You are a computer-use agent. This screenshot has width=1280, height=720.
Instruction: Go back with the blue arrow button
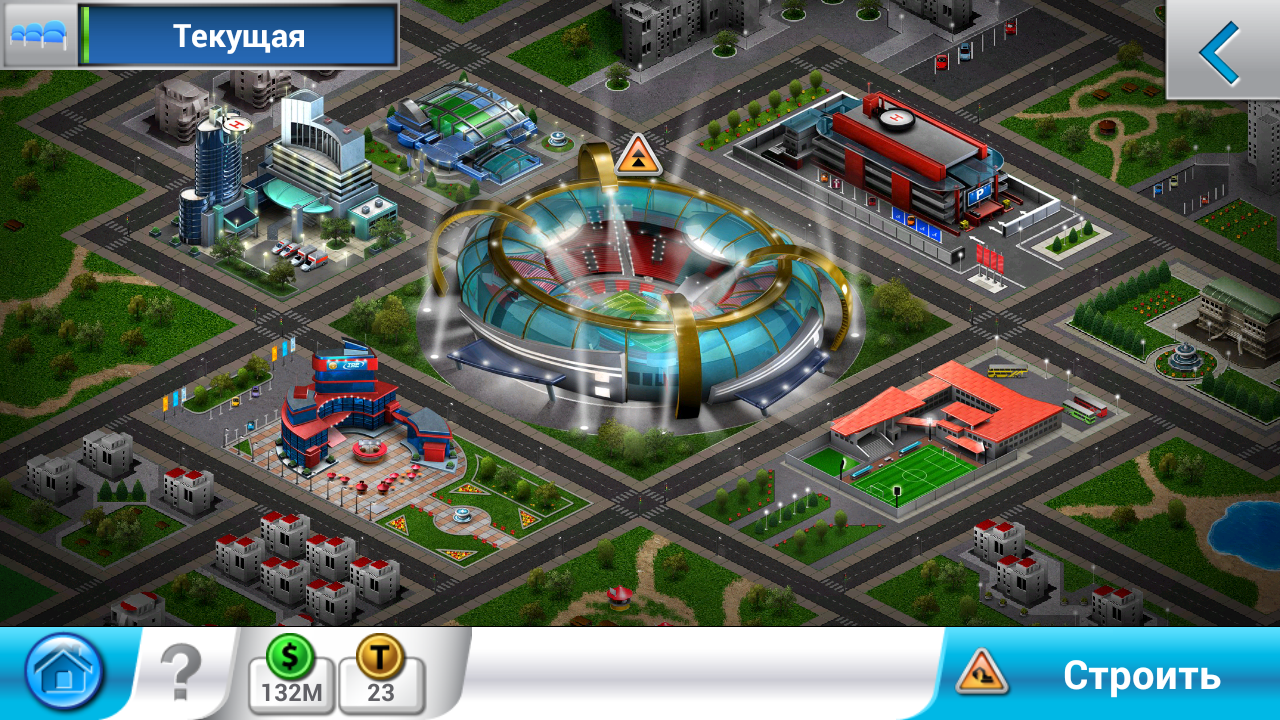pos(1221,51)
